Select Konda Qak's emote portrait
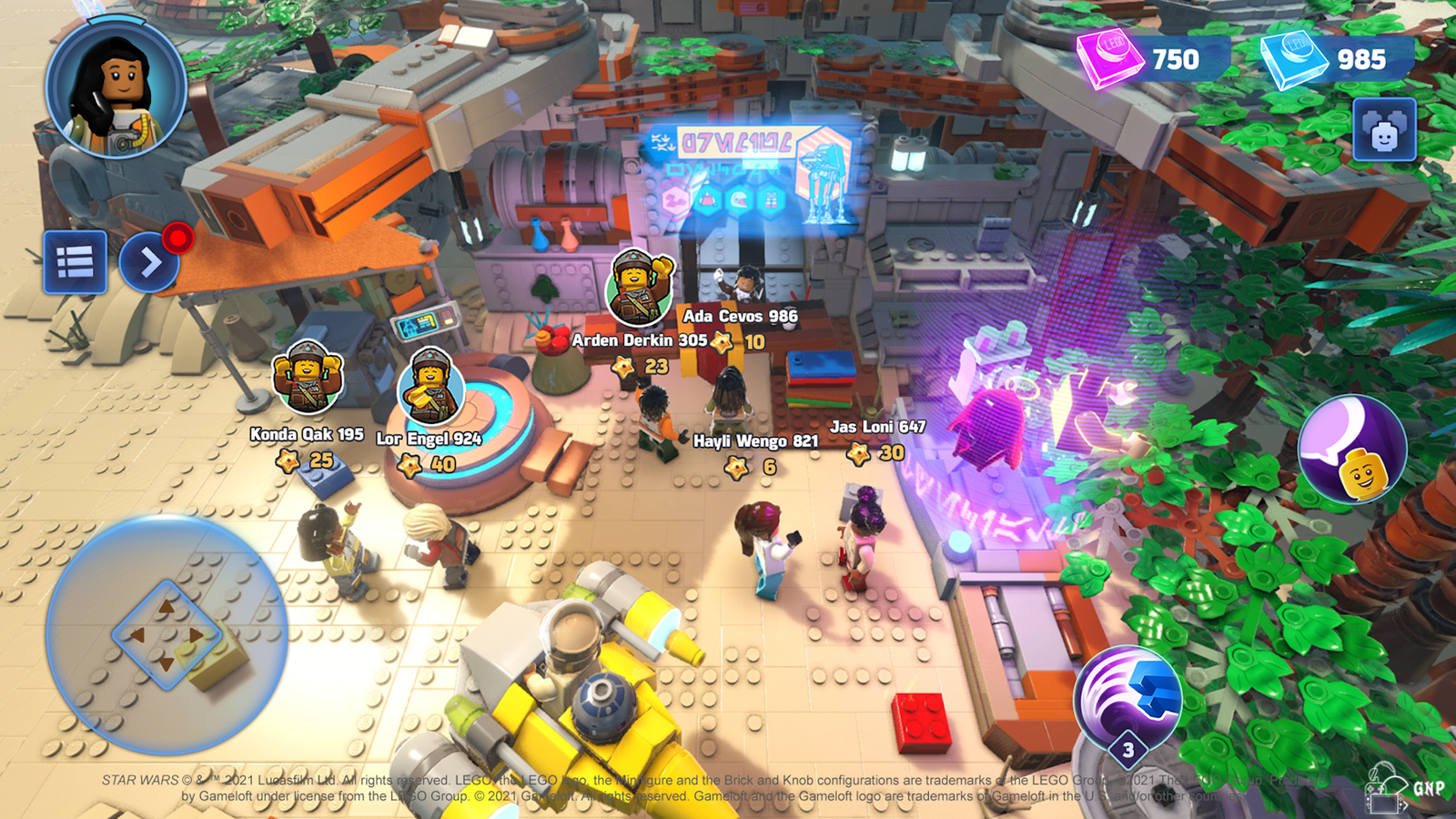This screenshot has width=1456, height=819. tap(308, 376)
